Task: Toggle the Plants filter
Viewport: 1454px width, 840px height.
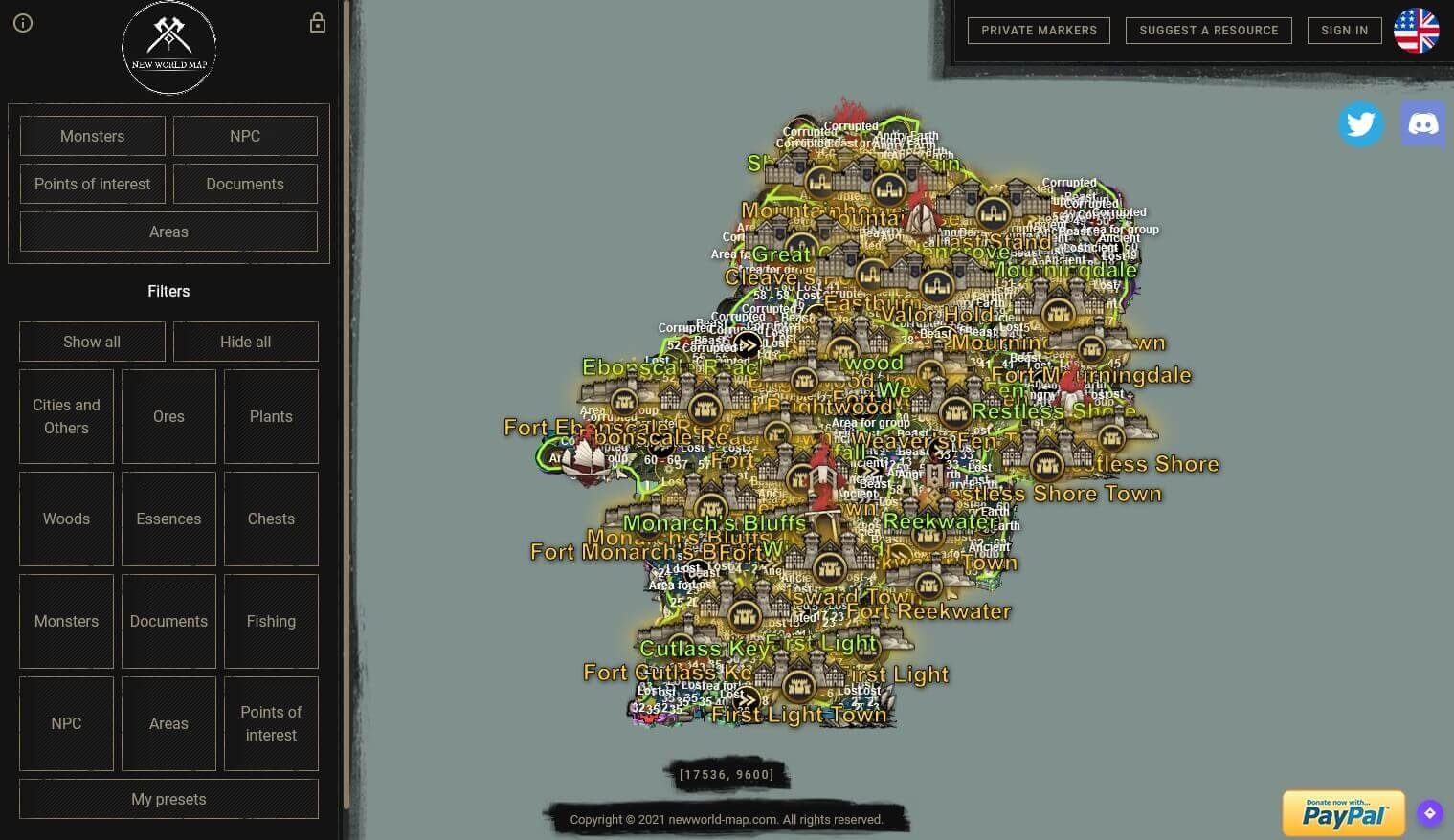Action: (x=271, y=416)
